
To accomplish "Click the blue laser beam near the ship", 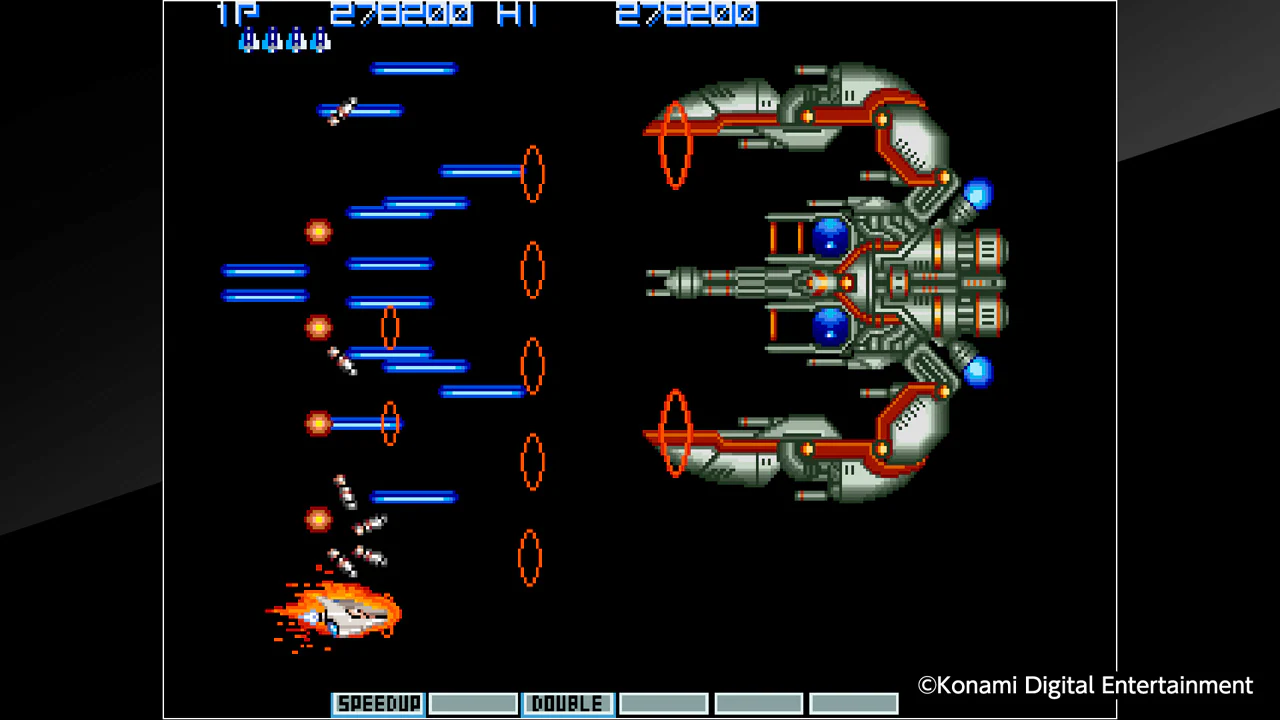I will [413, 497].
